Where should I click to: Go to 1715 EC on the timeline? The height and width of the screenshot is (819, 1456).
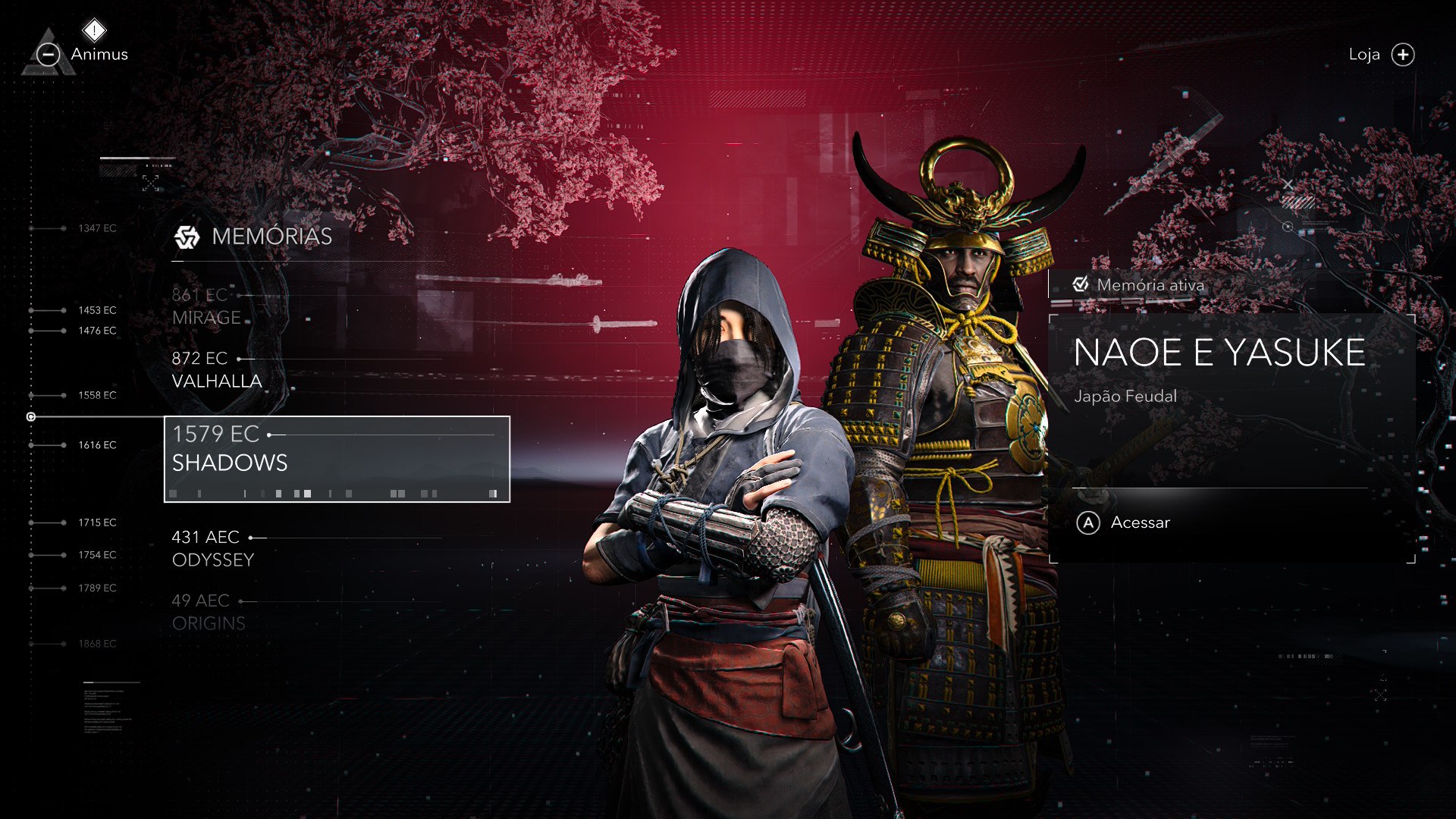coord(97,522)
